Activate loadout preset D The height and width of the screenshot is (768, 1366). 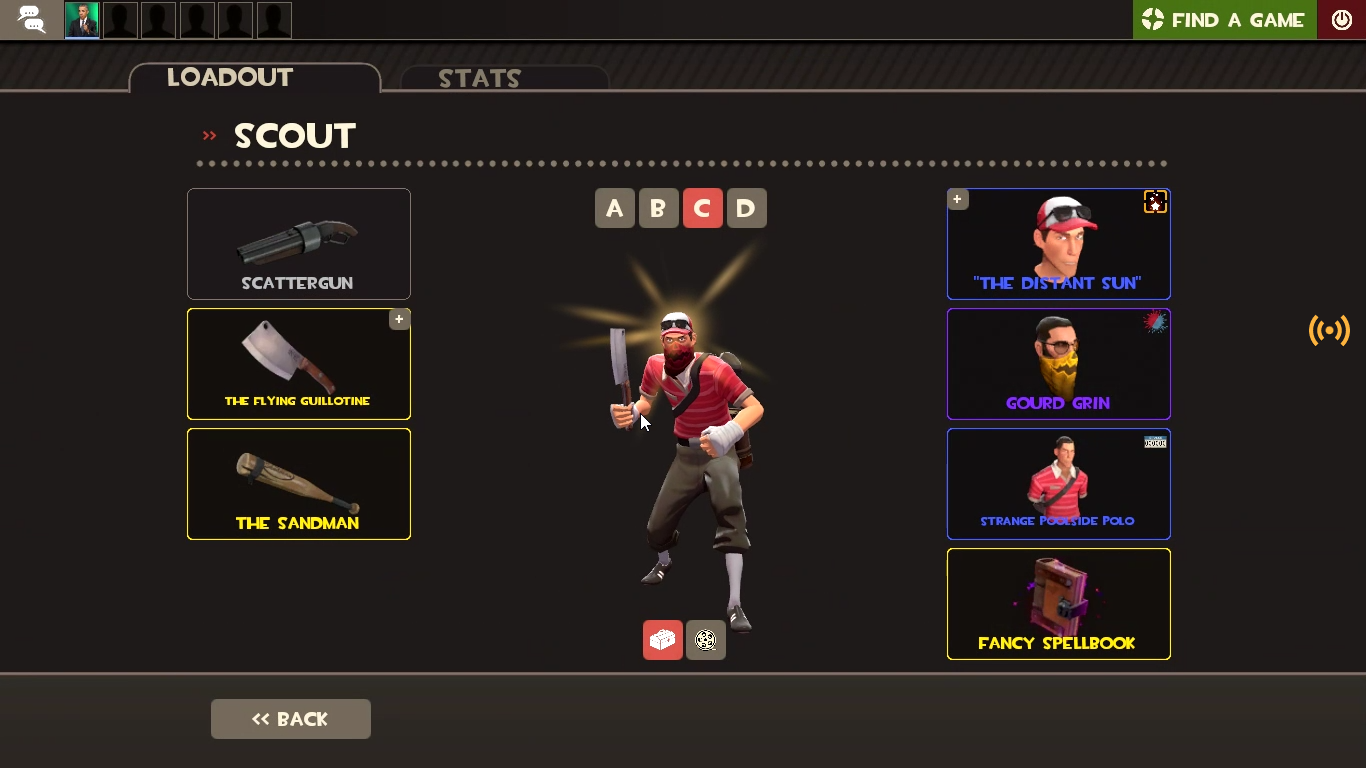tap(746, 208)
